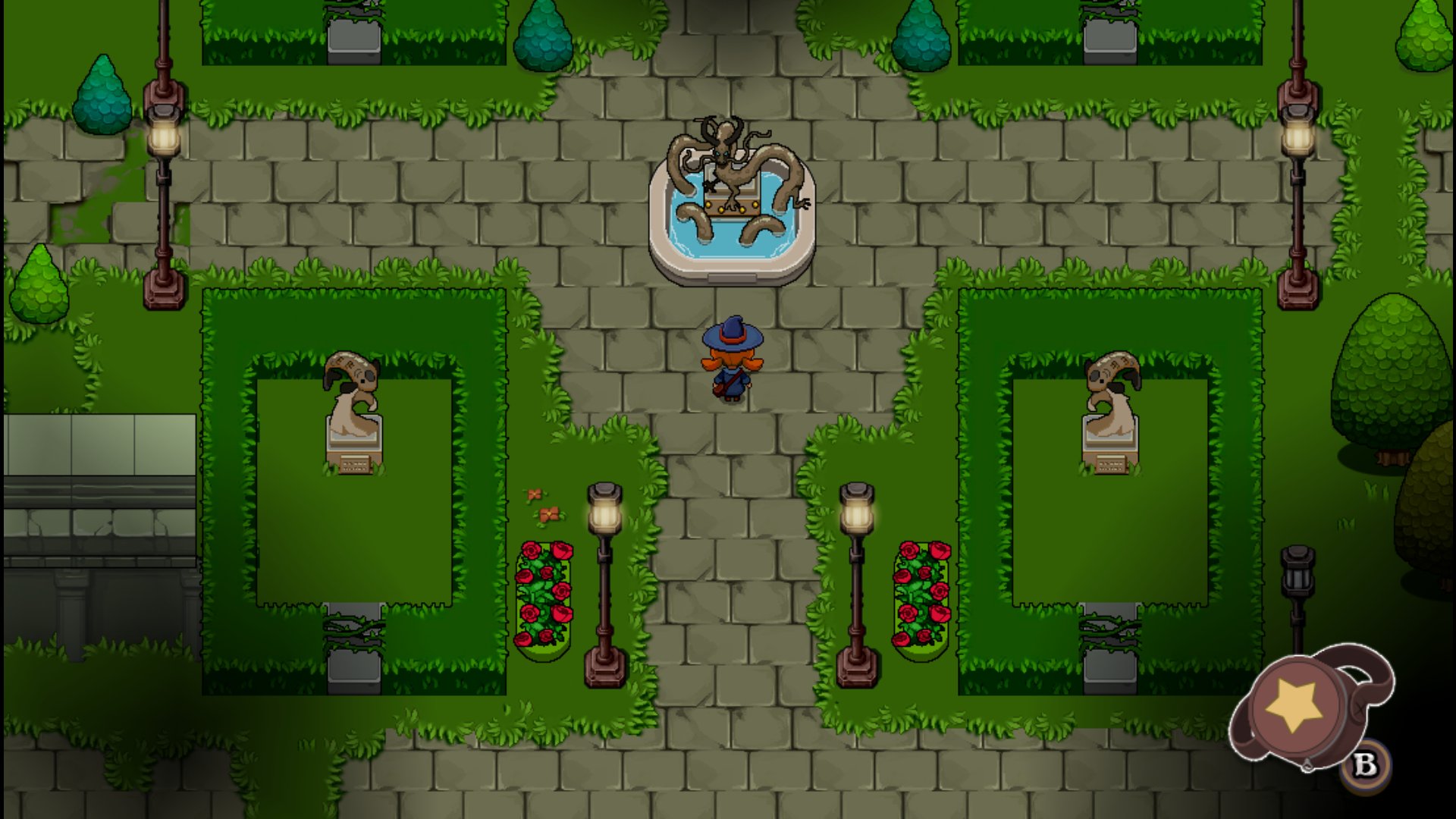Toggle the top-right lamp post light

point(1298,136)
